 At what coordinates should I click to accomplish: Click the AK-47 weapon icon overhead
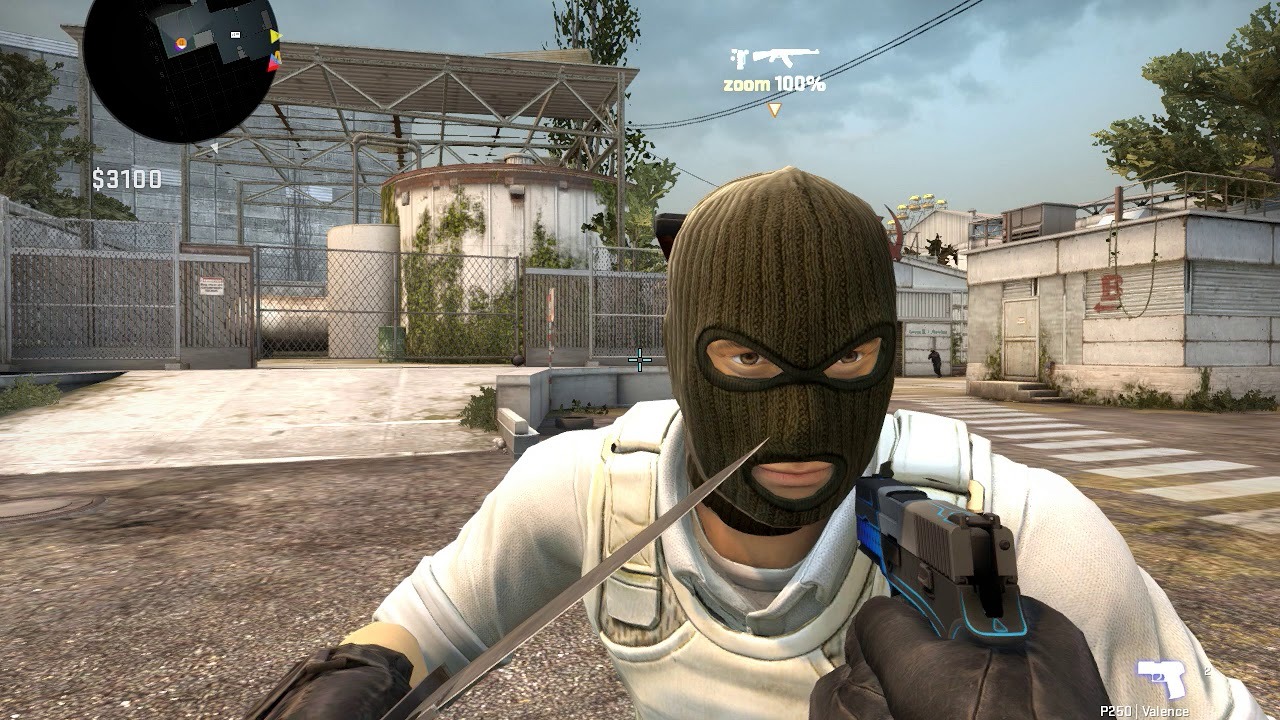pos(785,57)
